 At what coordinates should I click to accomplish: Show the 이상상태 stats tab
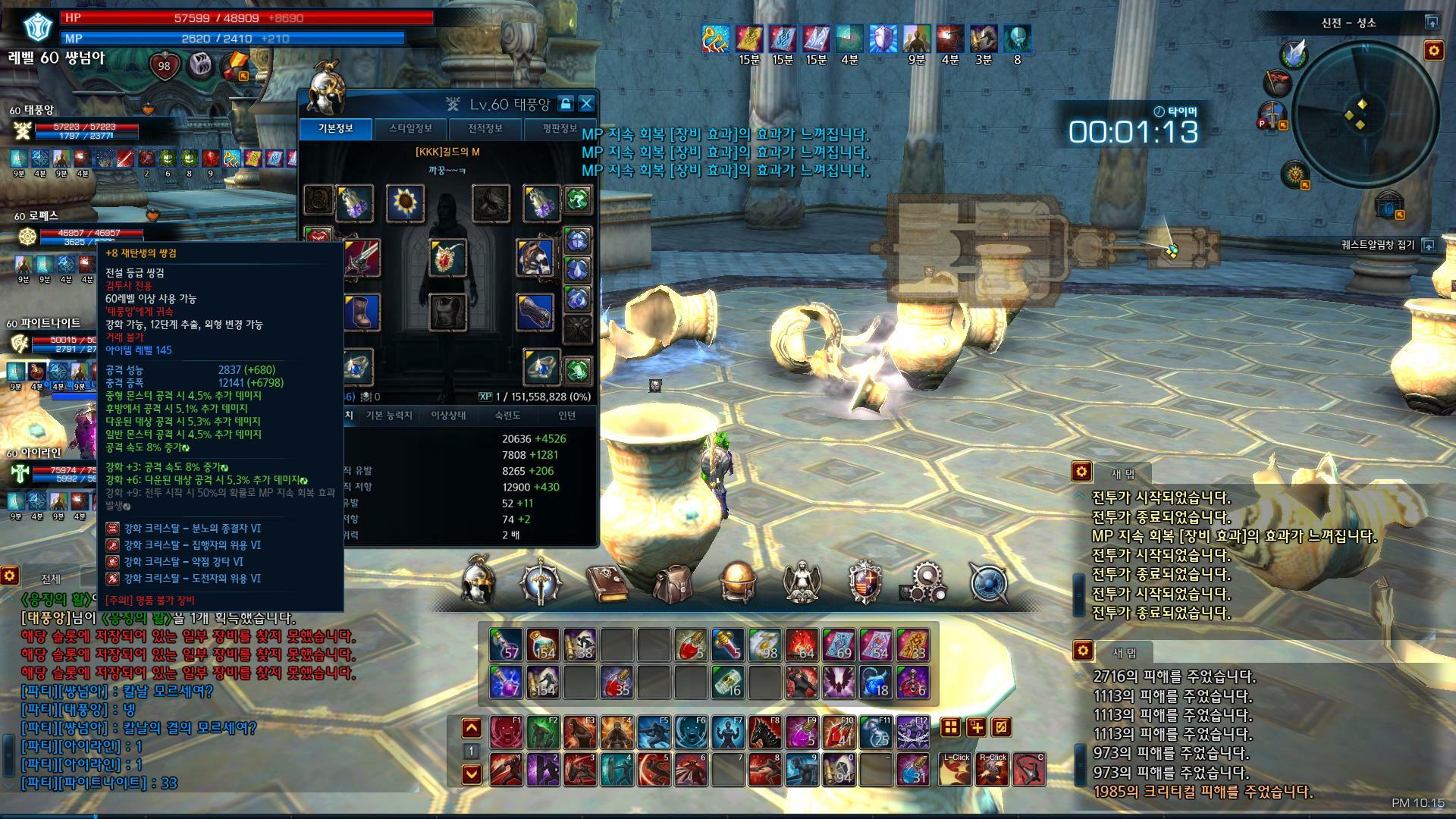tap(448, 416)
